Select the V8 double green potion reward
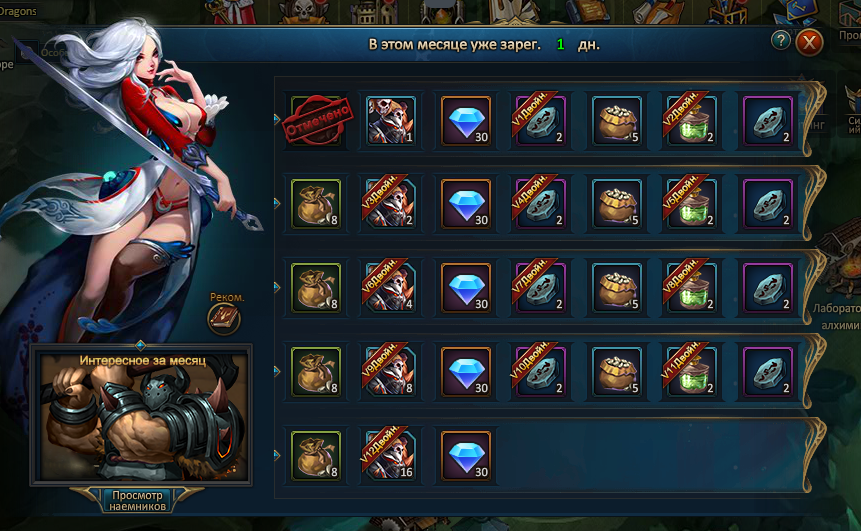The image size is (861, 531). pos(691,289)
